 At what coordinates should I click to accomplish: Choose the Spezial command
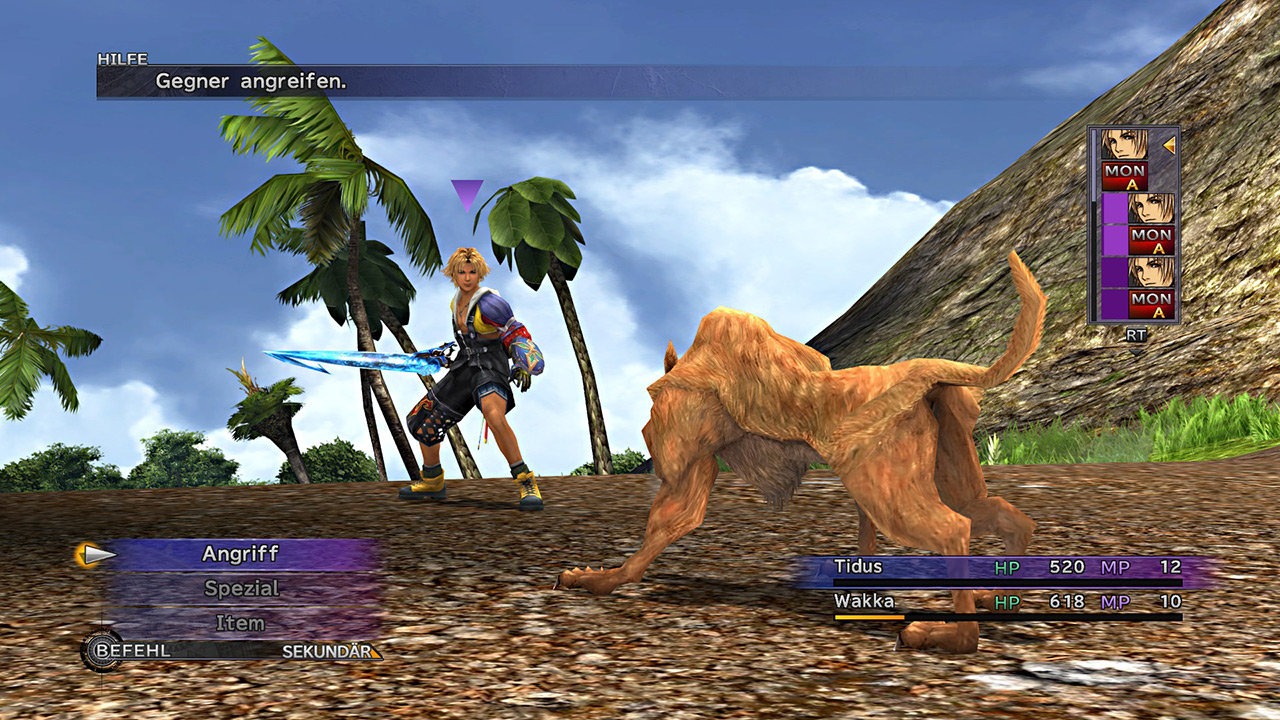click(241, 589)
